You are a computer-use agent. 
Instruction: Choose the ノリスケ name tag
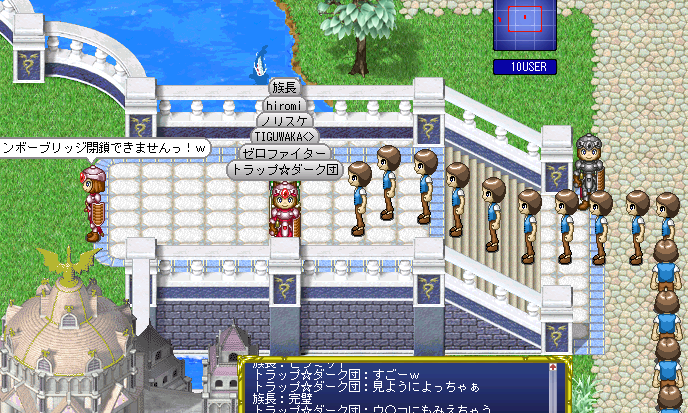[285, 120]
